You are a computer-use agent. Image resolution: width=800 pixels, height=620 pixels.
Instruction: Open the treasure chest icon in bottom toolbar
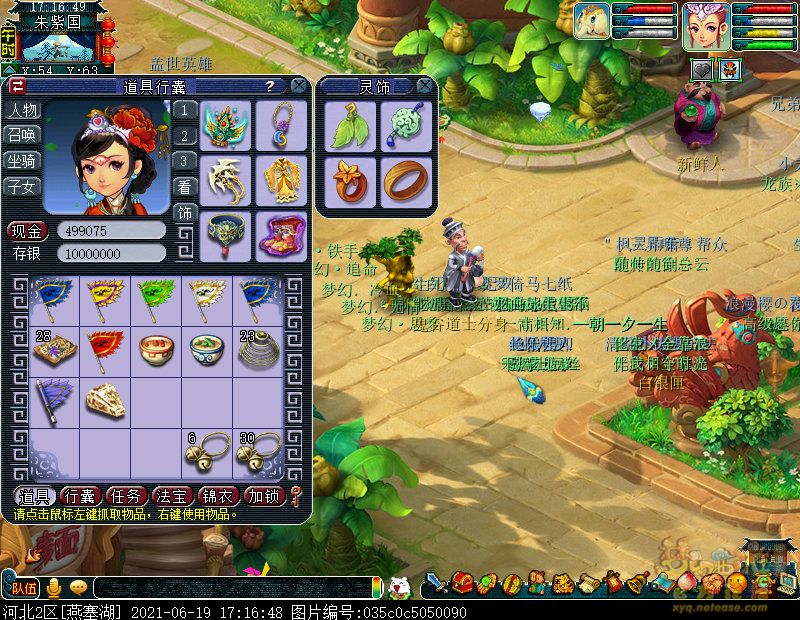coord(461,582)
